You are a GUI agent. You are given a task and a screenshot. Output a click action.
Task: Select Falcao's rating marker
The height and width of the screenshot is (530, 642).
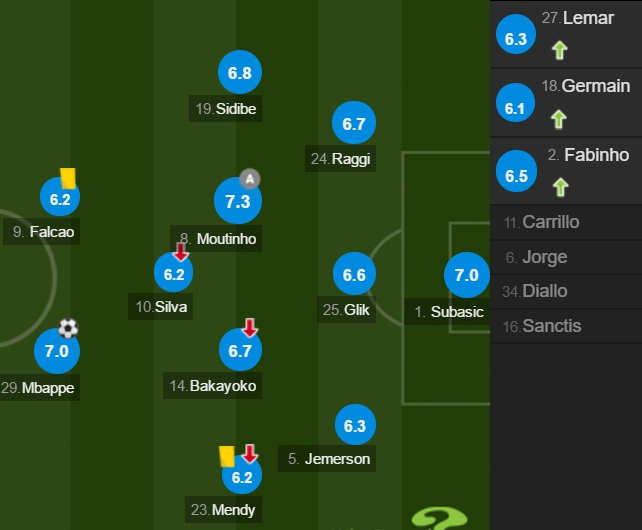pyautogui.click(x=61, y=199)
